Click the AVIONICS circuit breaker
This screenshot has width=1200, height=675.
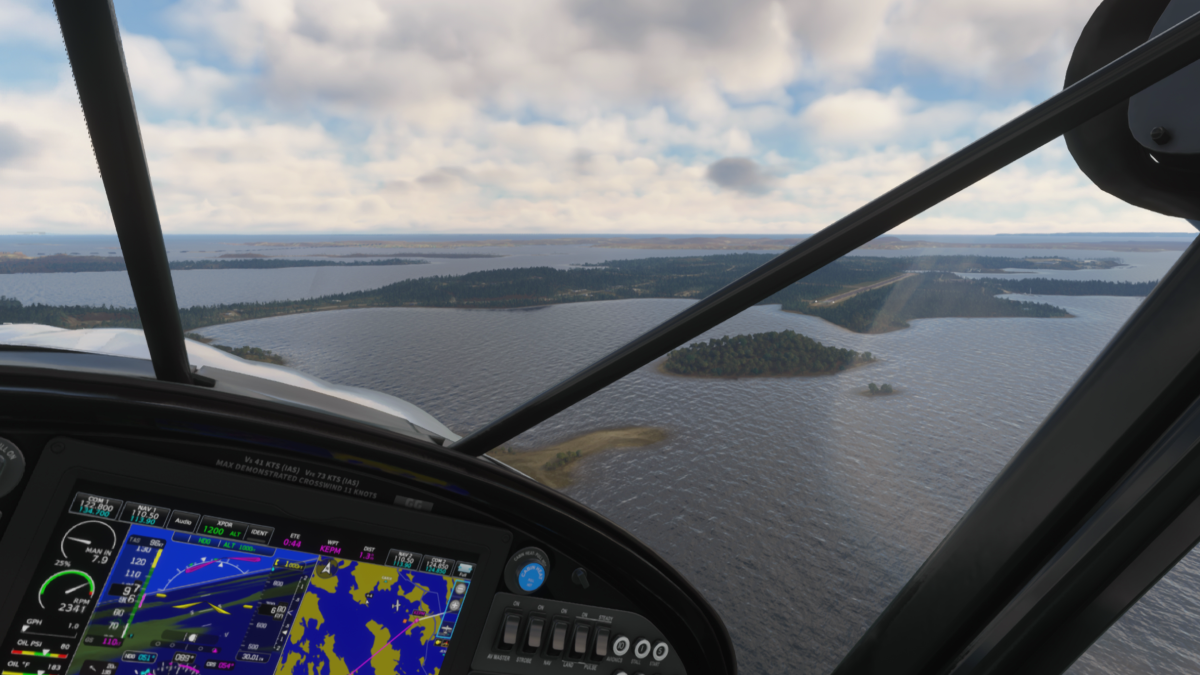[x=621, y=646]
